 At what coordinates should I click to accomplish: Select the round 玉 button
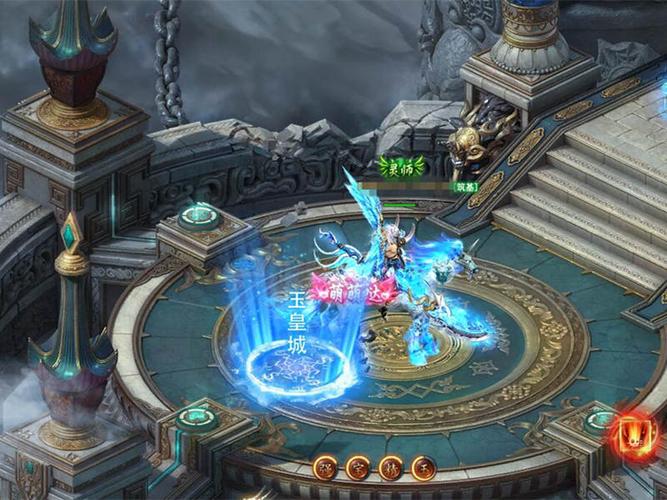tap(423, 467)
